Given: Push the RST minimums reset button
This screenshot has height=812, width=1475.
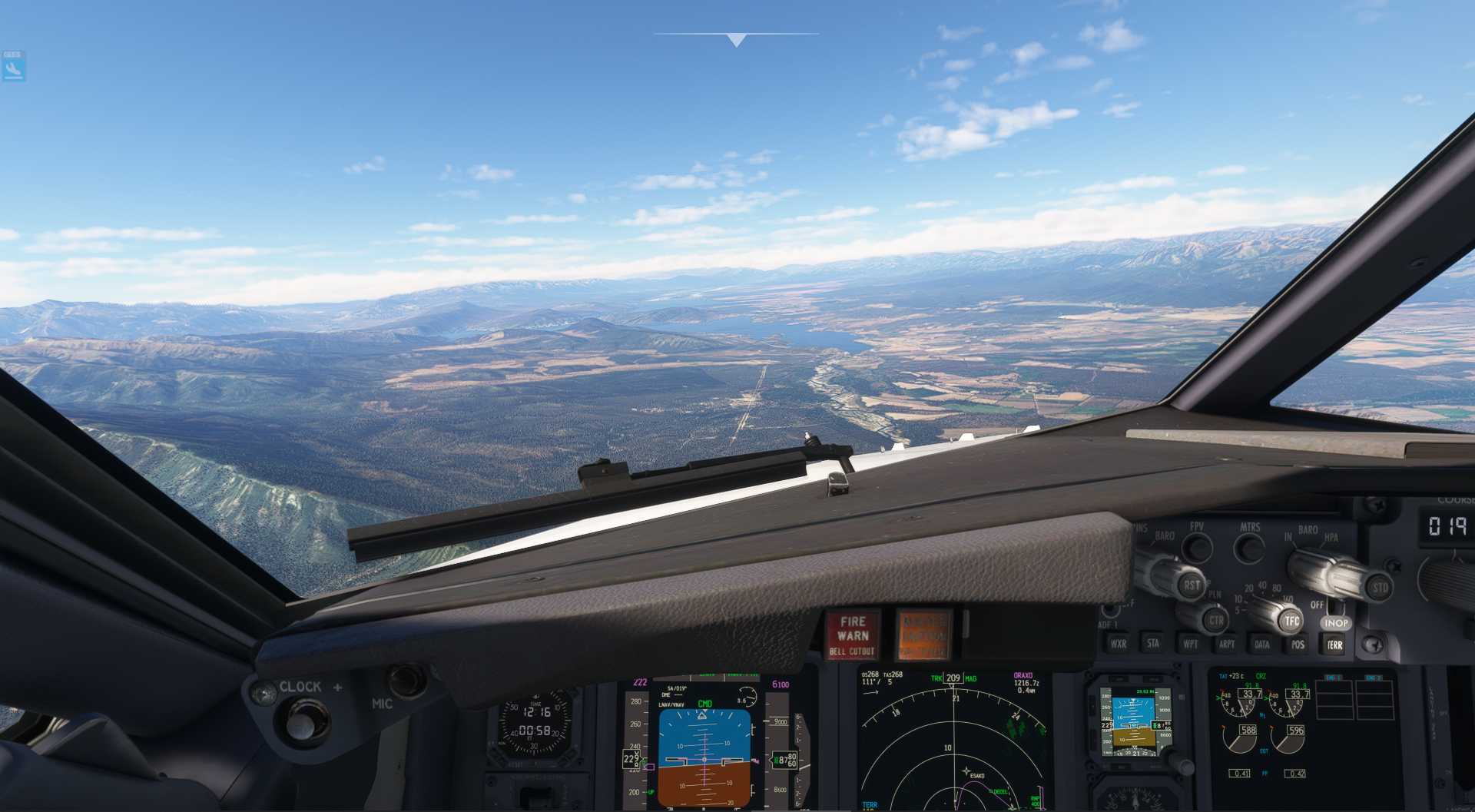Looking at the screenshot, I should [1192, 585].
